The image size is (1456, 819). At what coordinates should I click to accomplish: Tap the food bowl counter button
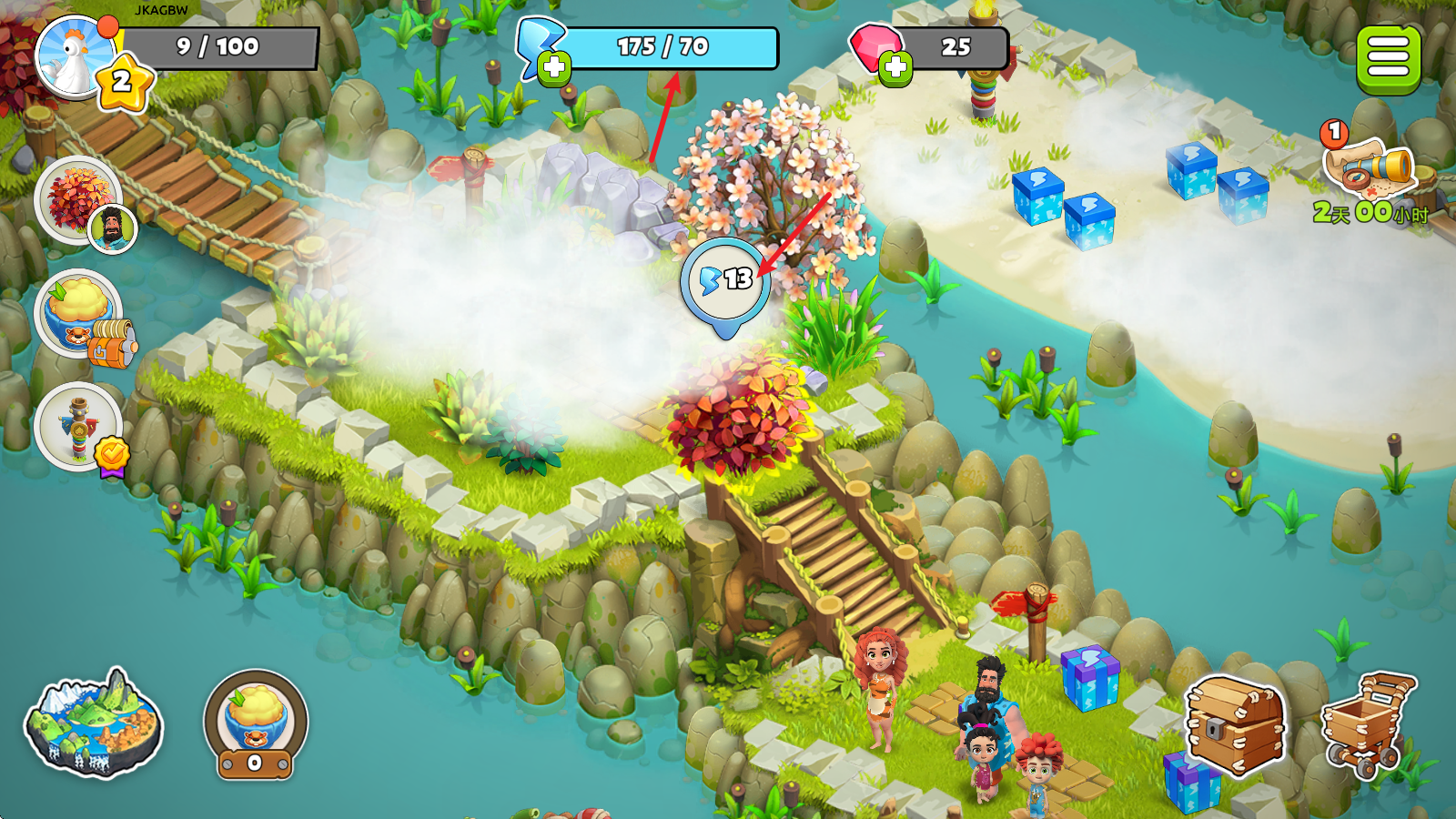(x=255, y=725)
